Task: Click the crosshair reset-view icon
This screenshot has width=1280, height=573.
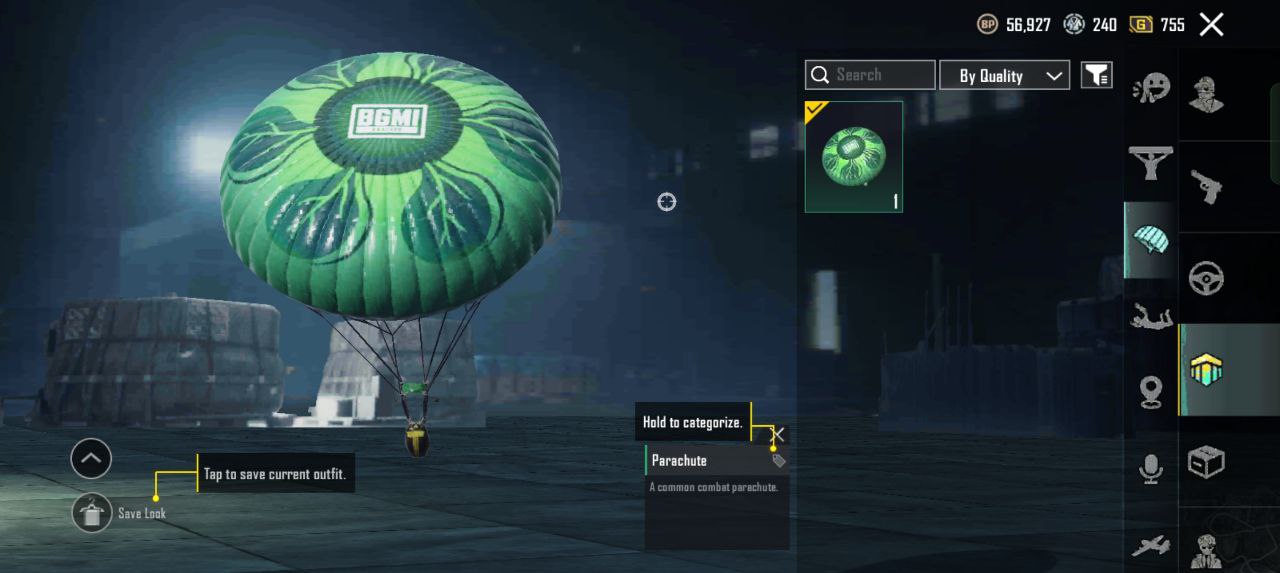Action: 667,202
